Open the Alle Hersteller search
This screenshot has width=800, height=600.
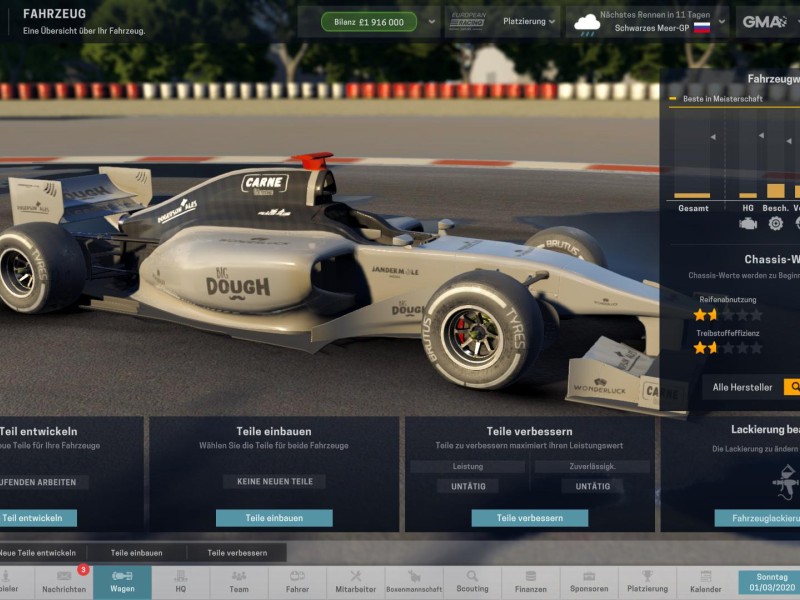coord(791,387)
